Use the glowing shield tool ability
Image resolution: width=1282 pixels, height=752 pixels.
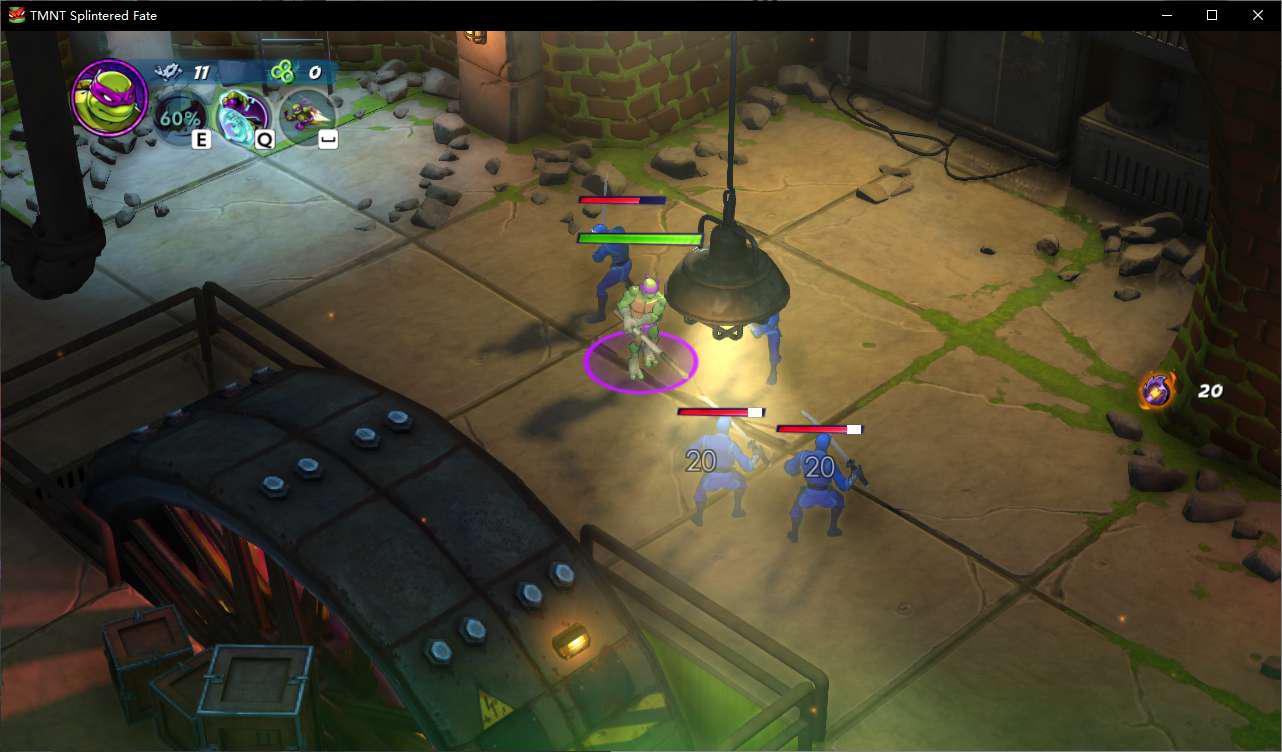click(x=243, y=117)
